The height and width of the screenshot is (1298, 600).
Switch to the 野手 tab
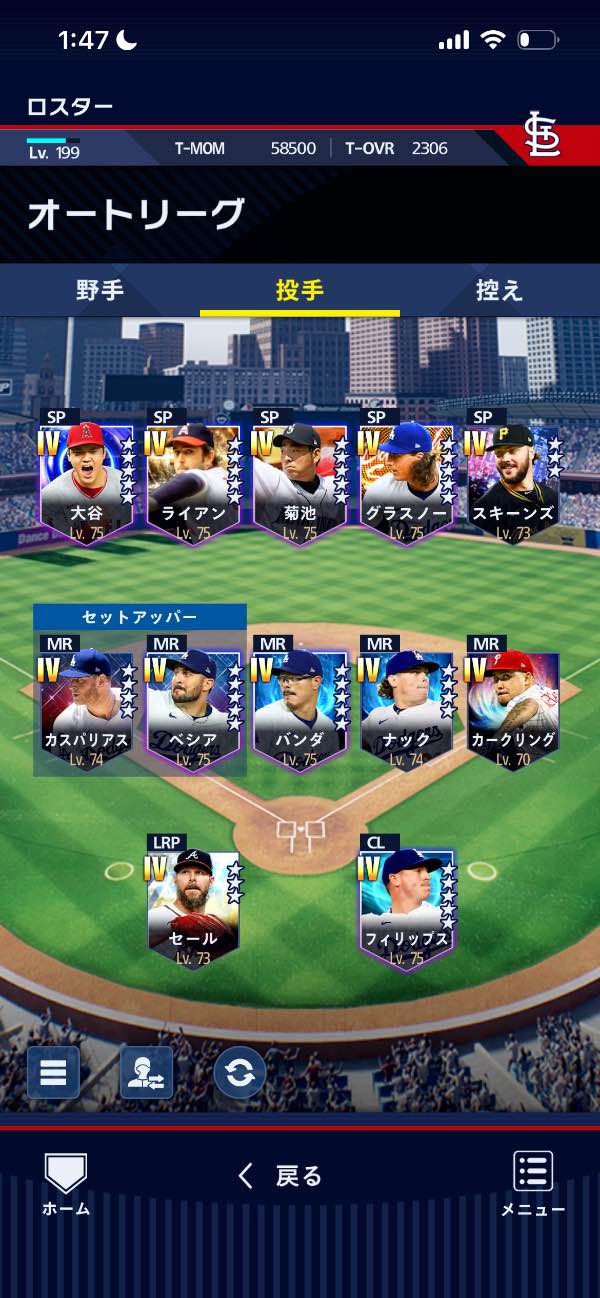100,291
